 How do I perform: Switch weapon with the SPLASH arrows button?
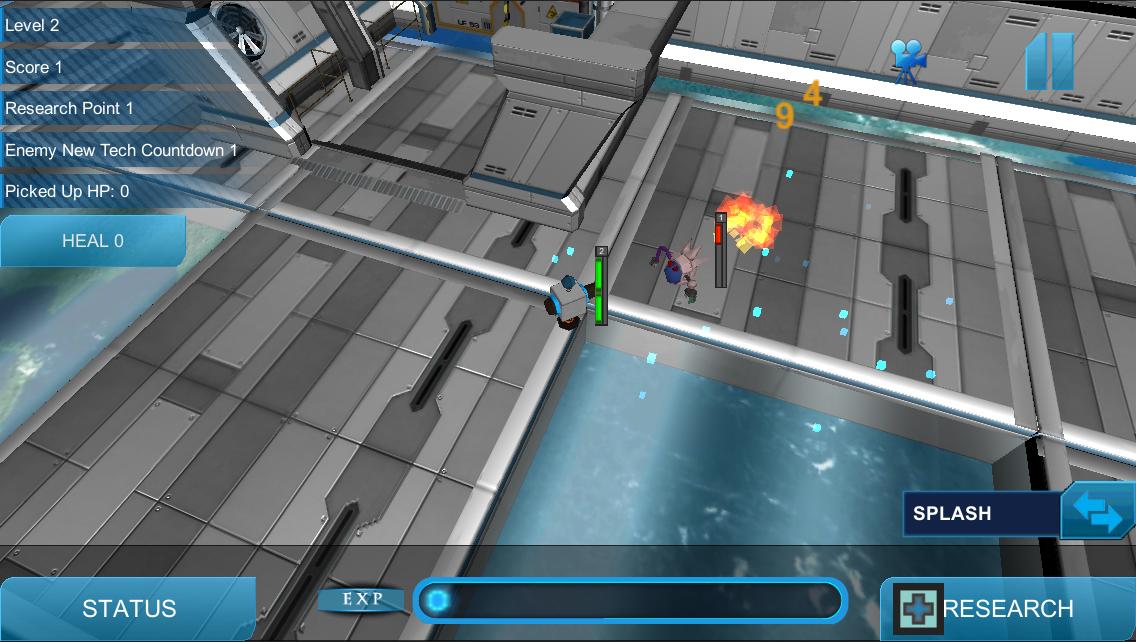click(x=1097, y=512)
